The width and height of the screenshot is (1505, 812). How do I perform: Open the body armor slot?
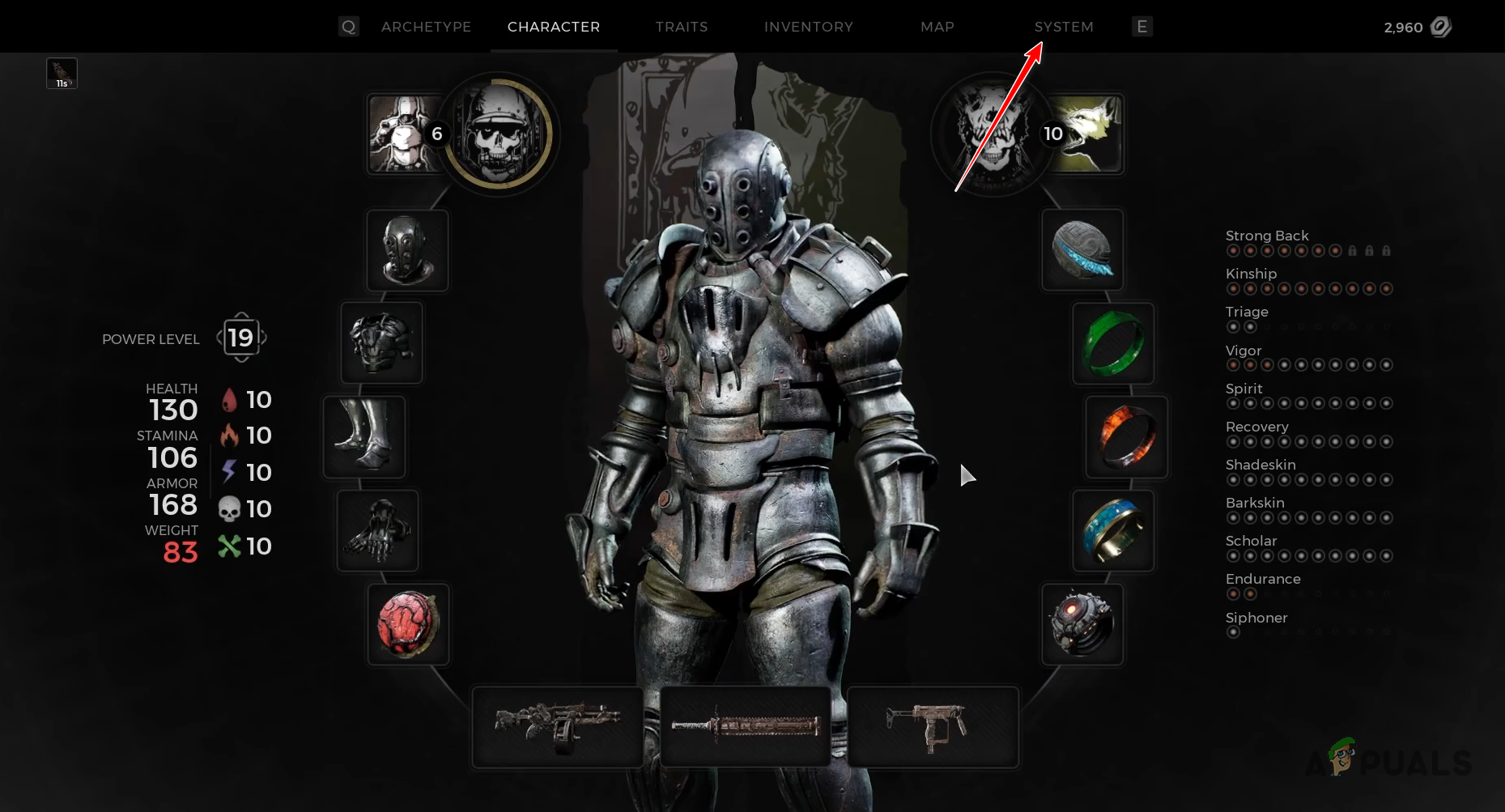[x=381, y=342]
